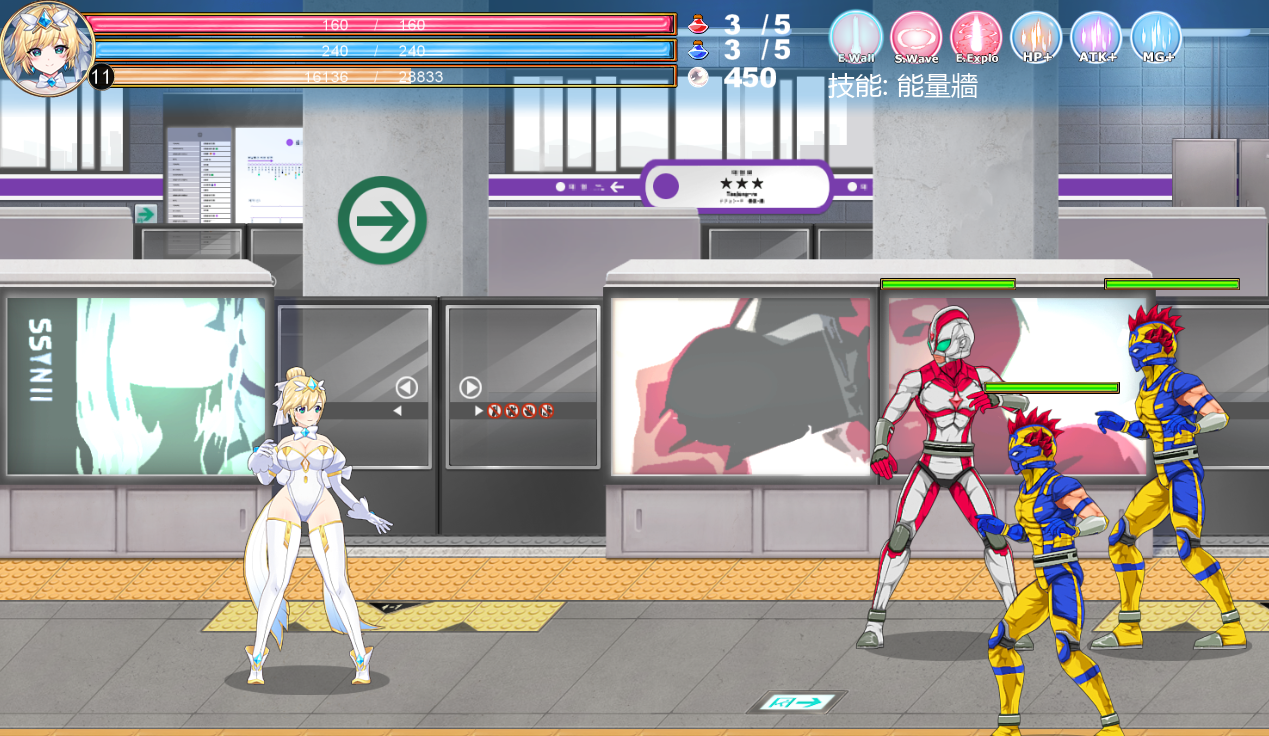Use the blue mana potion icon
Viewport: 1269px width, 736px height.
point(698,49)
